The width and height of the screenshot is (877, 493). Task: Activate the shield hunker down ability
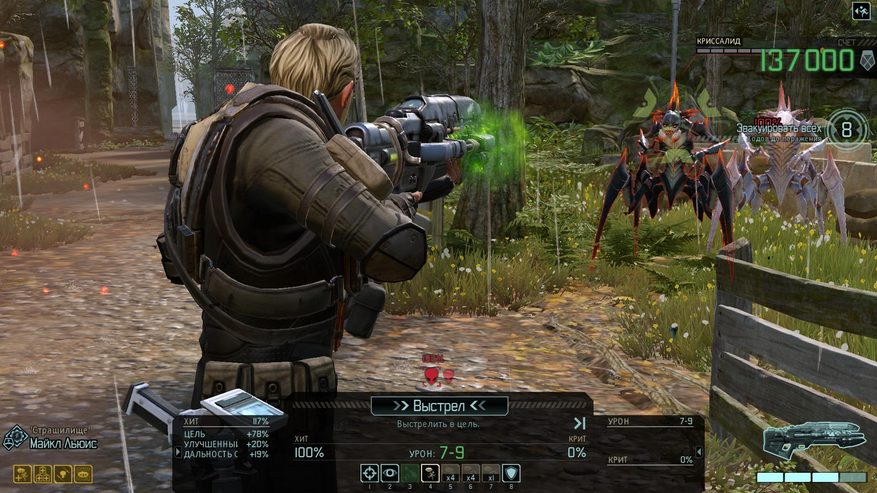[511, 473]
